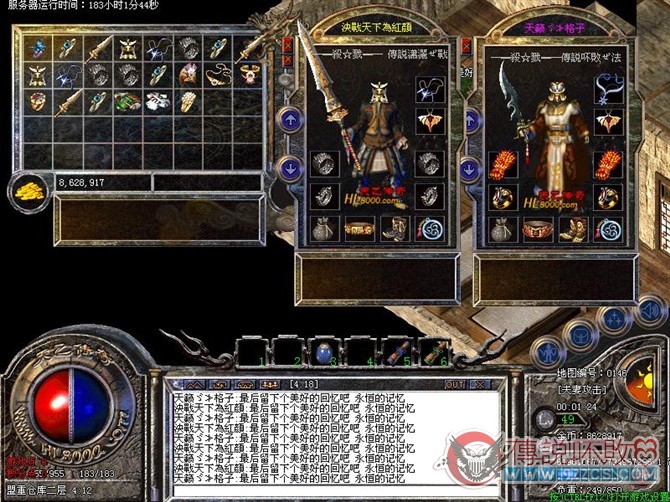The image size is (670, 502).
Task: Close the right character equipment panel
Action: pos(466,46)
